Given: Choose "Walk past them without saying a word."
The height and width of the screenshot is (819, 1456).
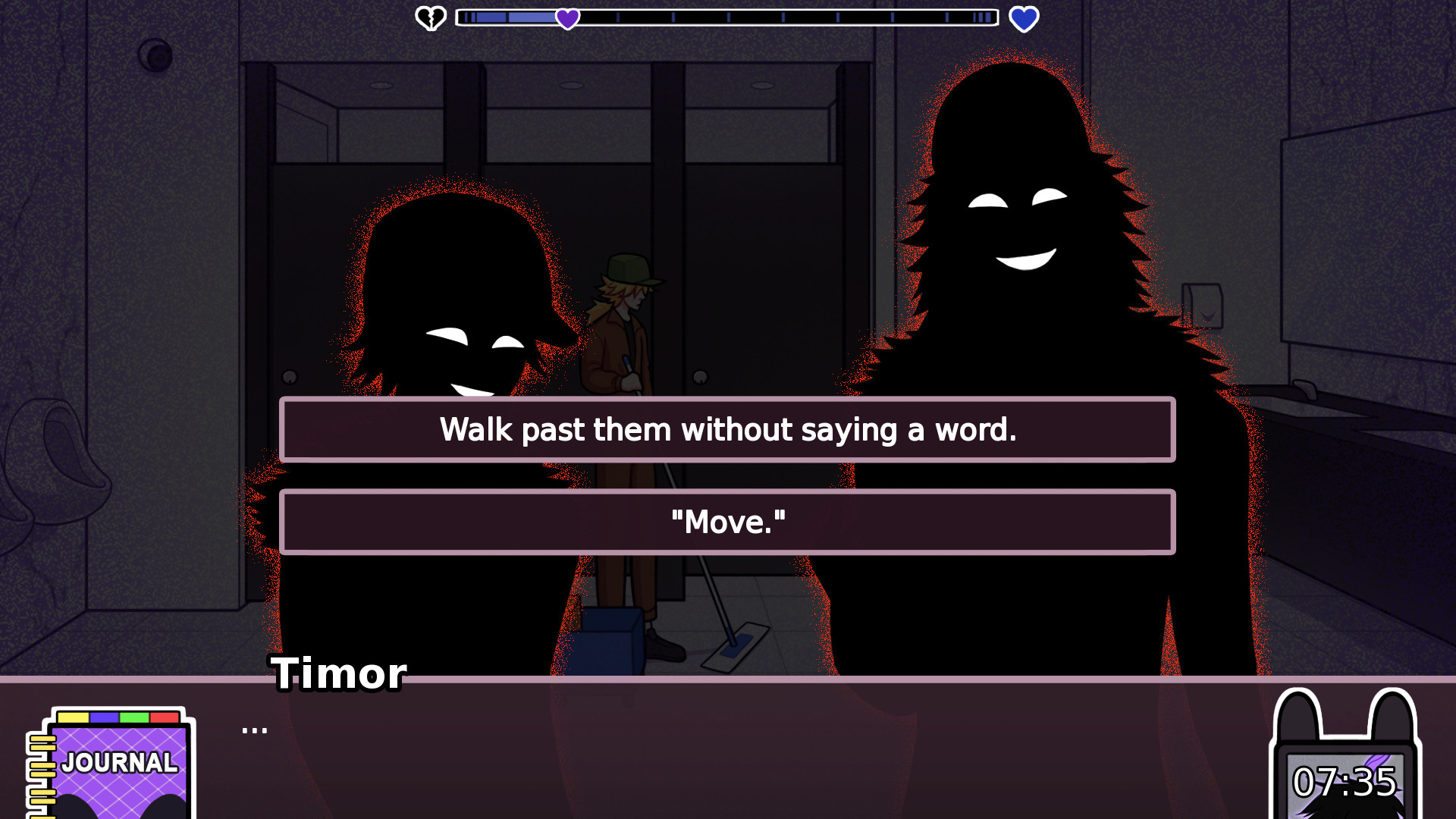Looking at the screenshot, I should pyautogui.click(x=728, y=429).
